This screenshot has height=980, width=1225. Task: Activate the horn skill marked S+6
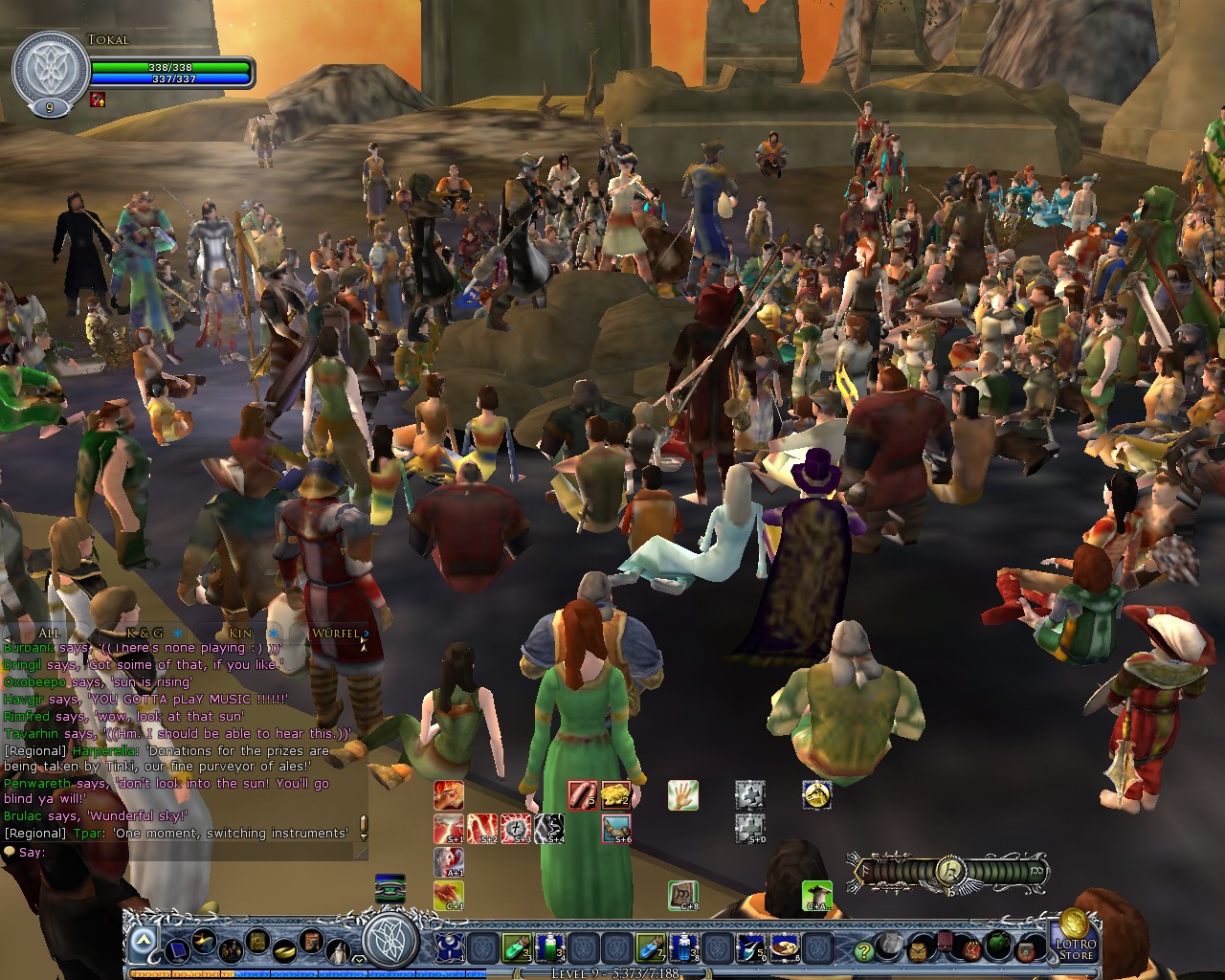pos(616,827)
